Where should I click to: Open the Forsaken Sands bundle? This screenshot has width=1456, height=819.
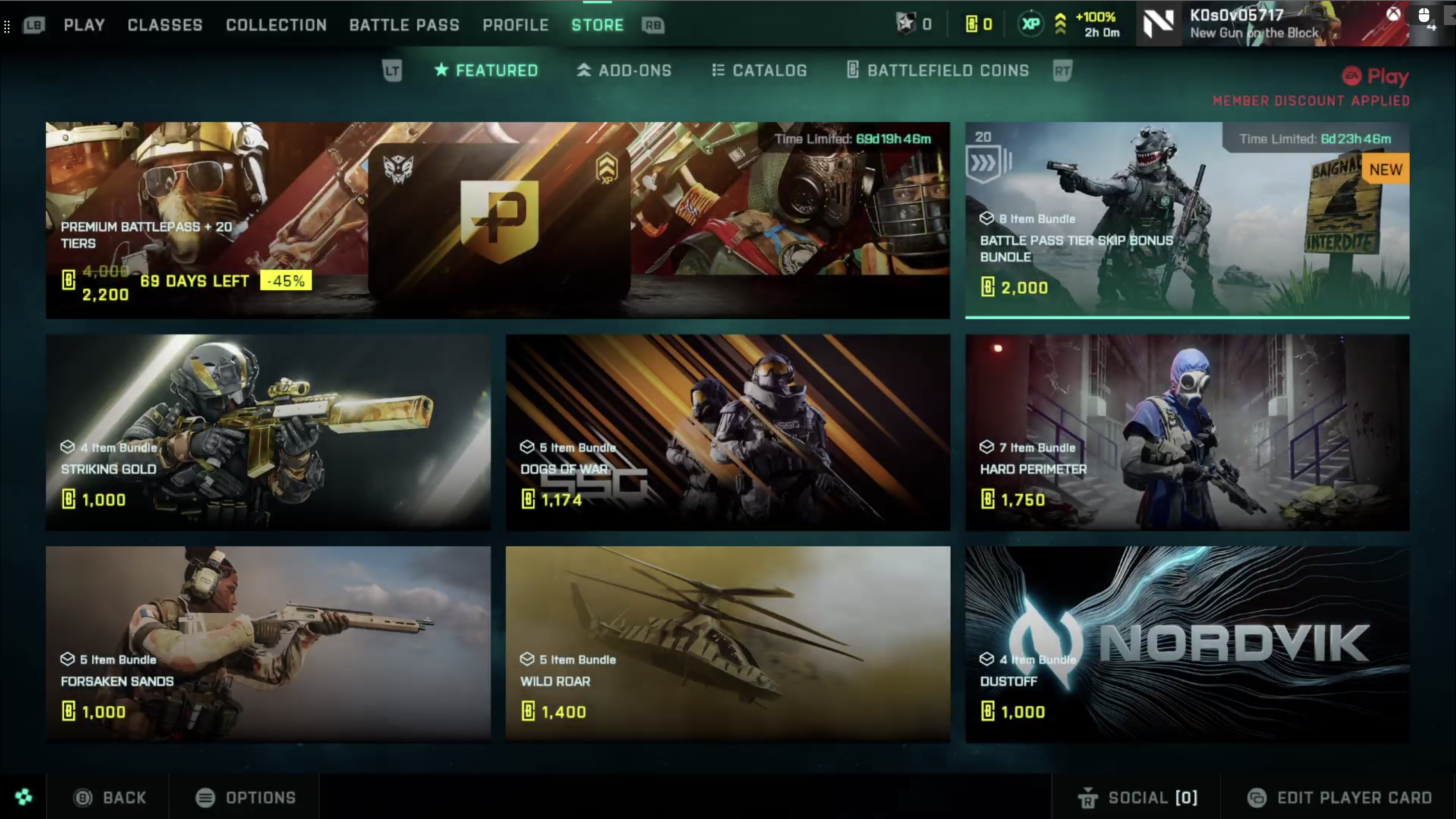point(268,644)
